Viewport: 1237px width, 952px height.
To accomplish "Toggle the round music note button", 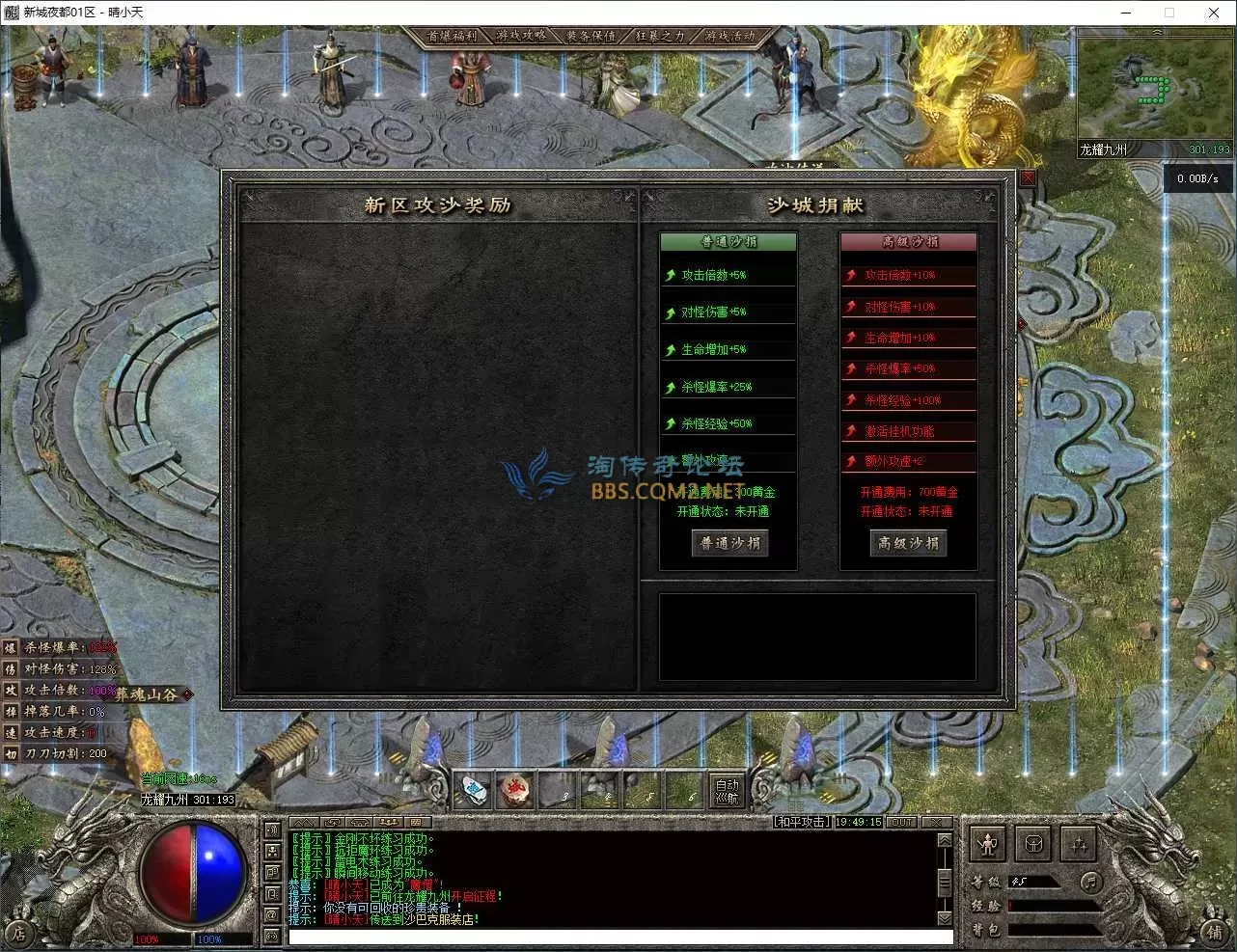I will 1090,882.
